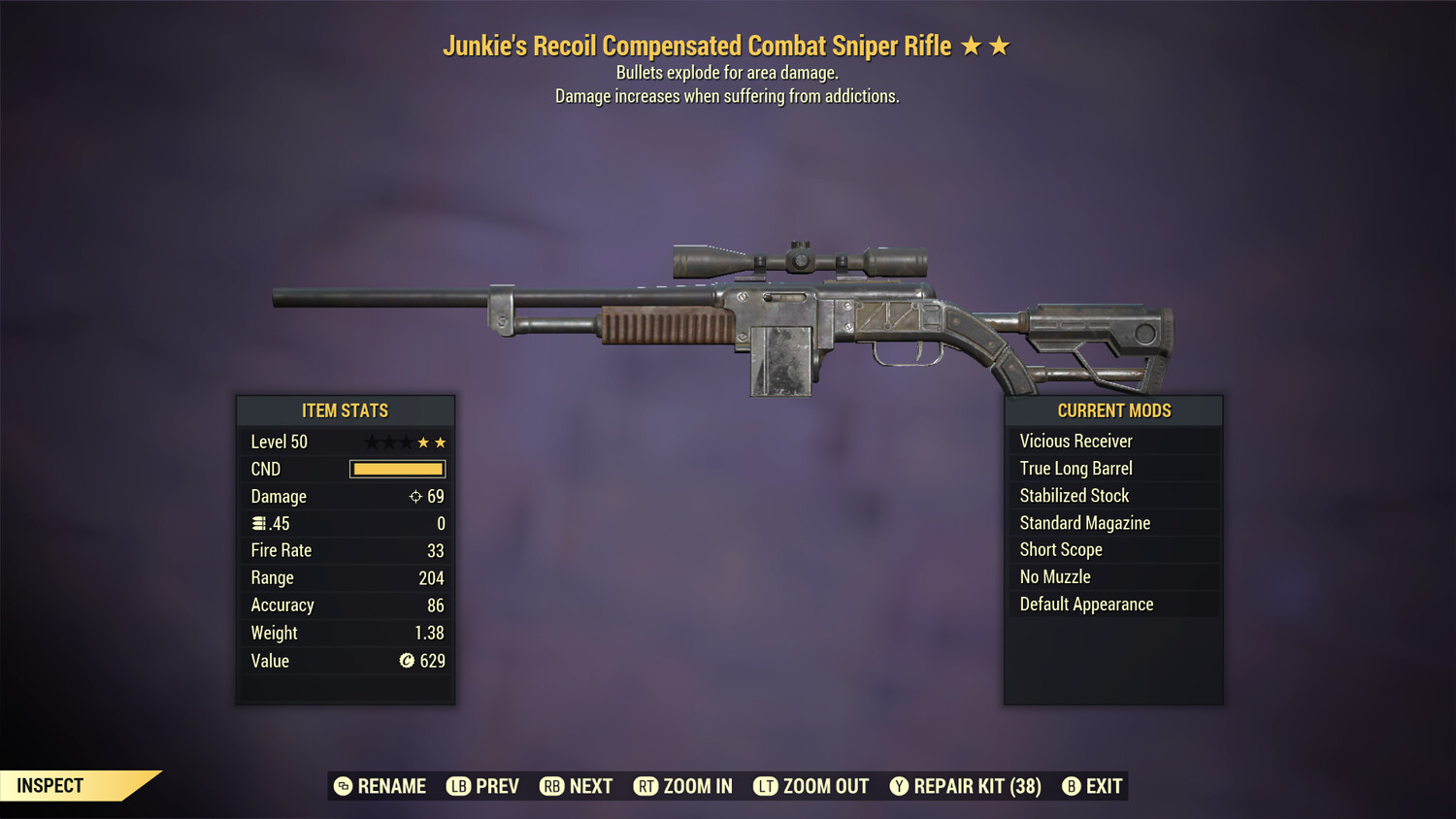Select the Vicious Receiver mod entry
The height and width of the screenshot is (819, 1456).
click(x=1075, y=441)
